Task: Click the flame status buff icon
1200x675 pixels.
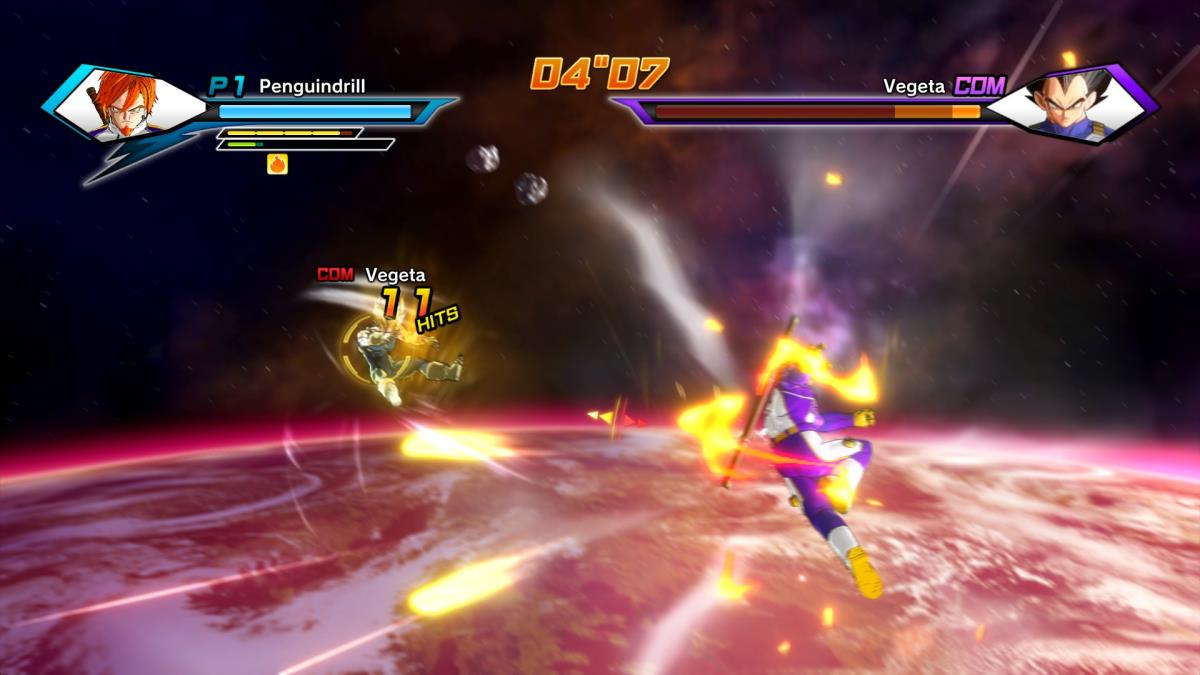Action: point(277,164)
